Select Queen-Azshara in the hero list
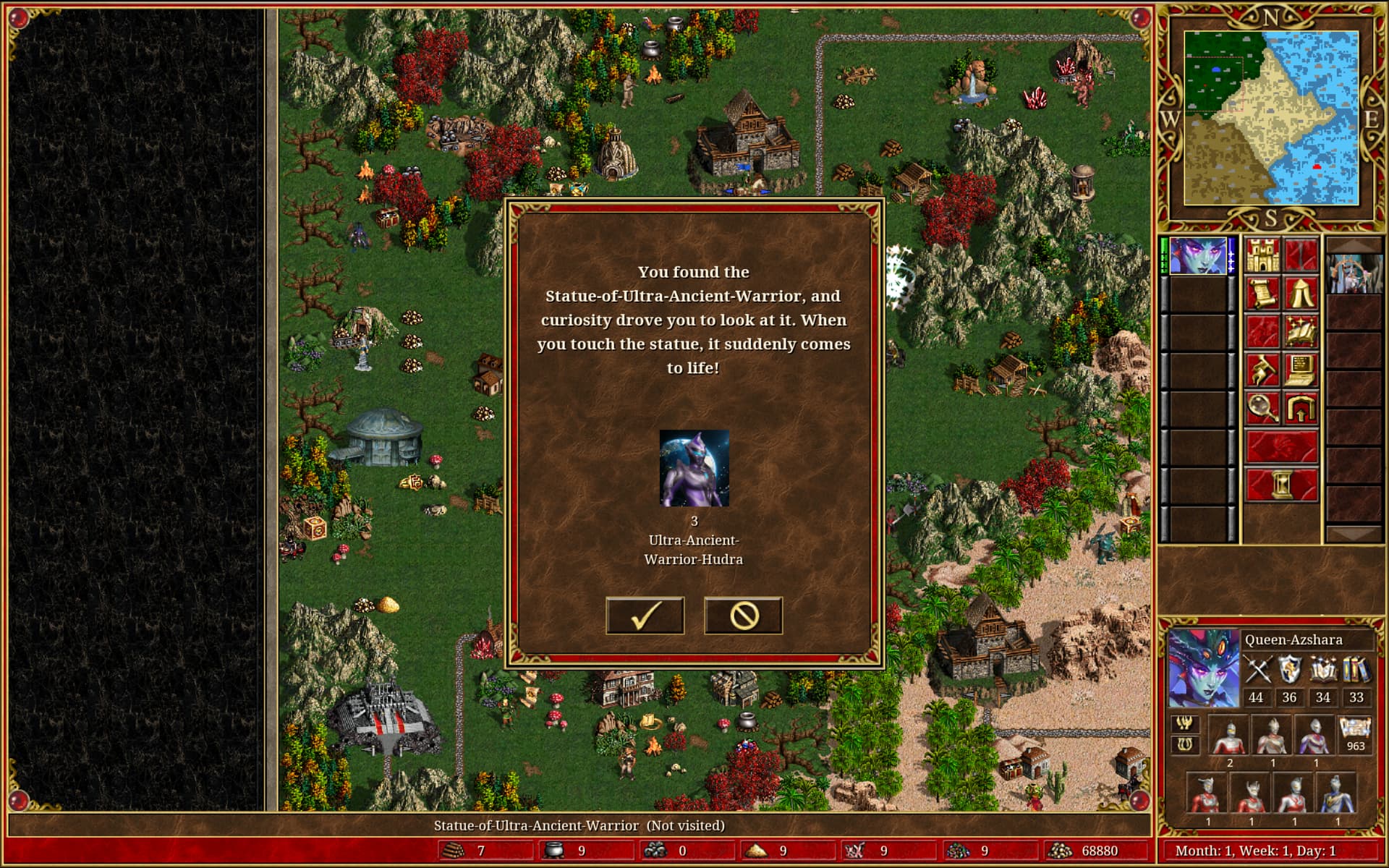This screenshot has height=868, width=1389. [1198, 256]
